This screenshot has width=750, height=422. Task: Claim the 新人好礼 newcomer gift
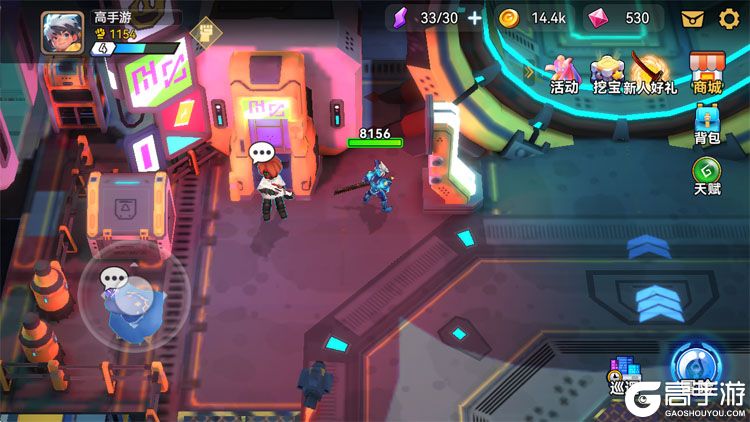650,74
